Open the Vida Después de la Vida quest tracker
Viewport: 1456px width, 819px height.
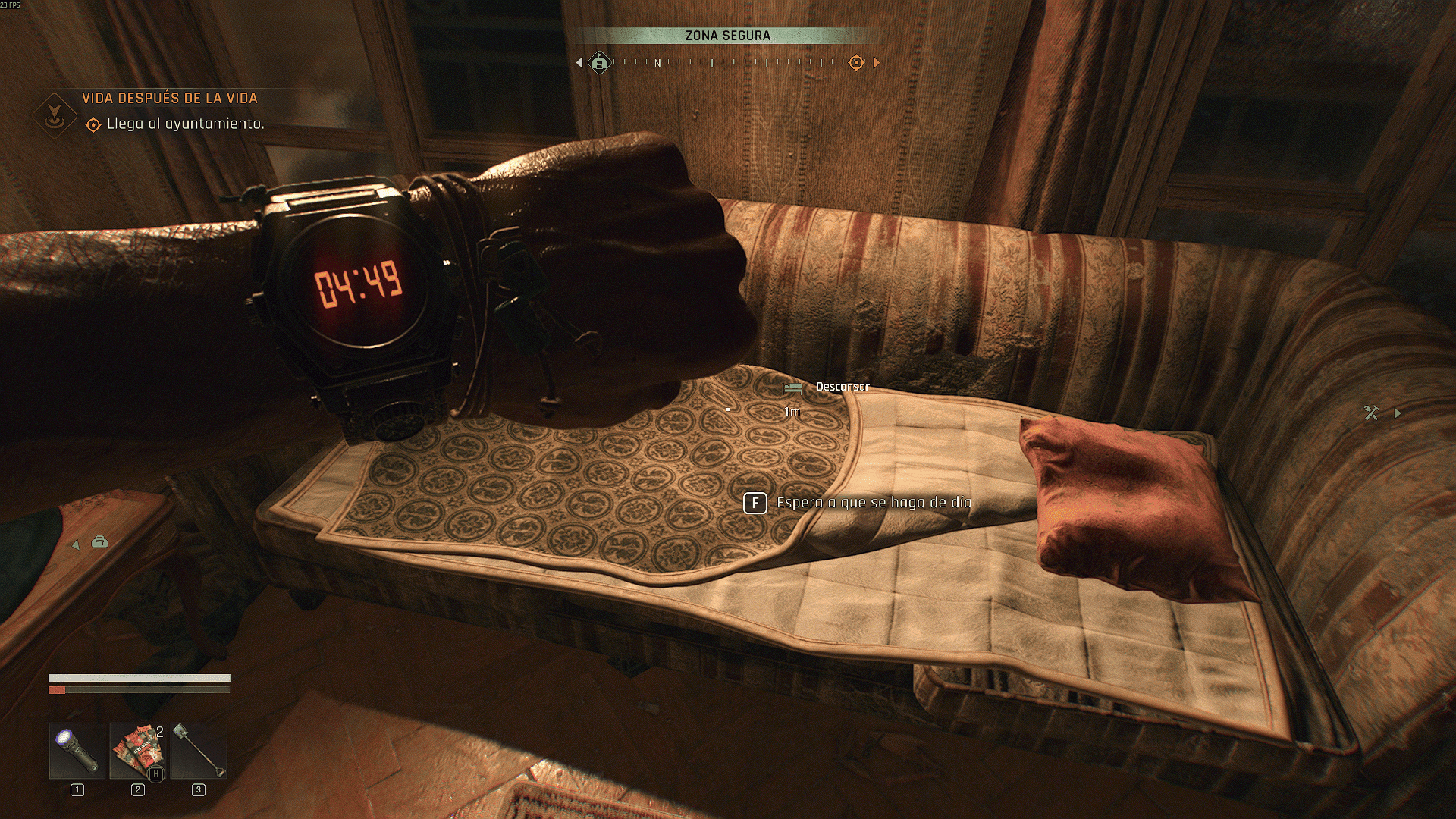[170, 99]
